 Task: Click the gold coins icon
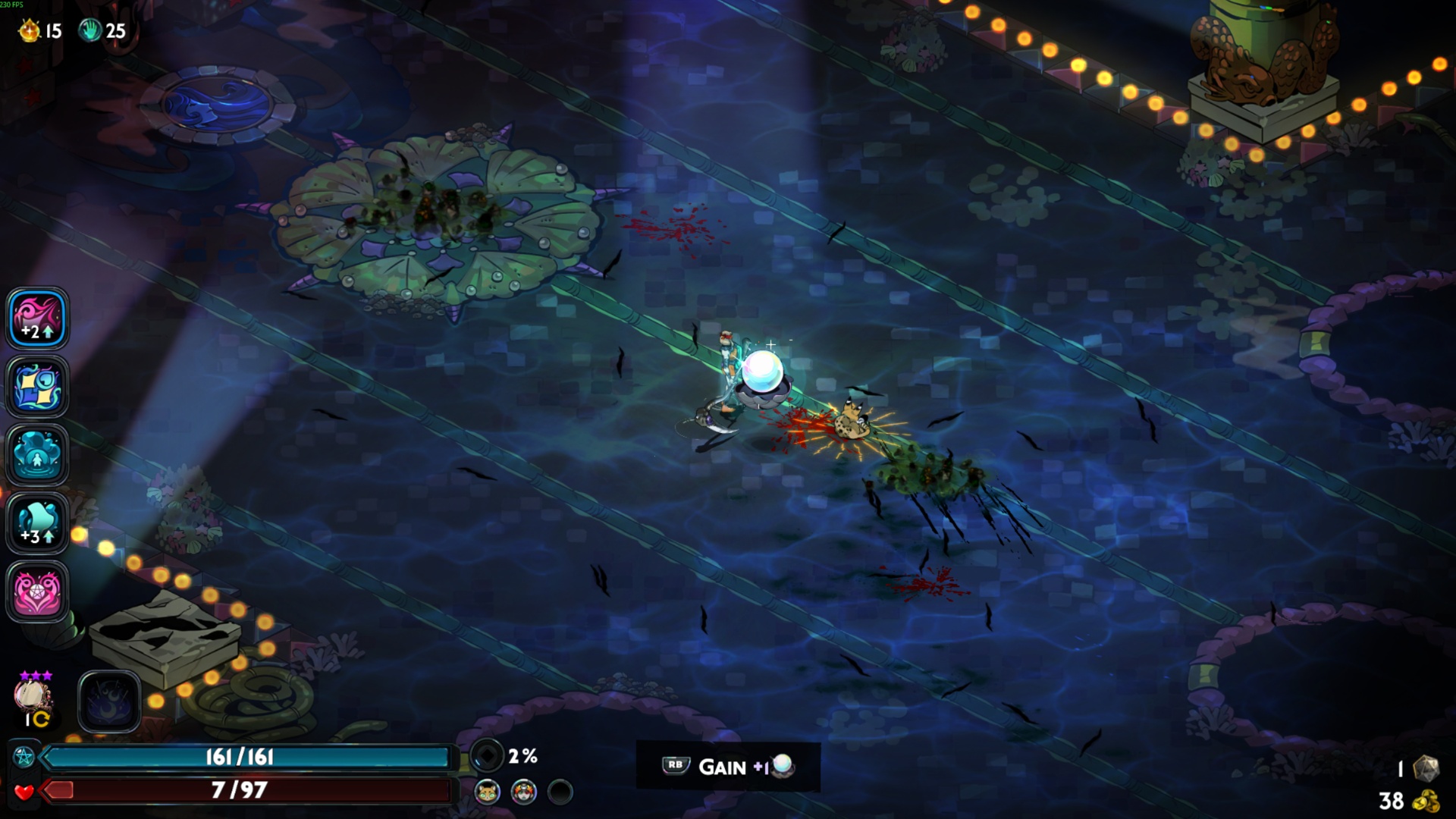click(x=1426, y=801)
